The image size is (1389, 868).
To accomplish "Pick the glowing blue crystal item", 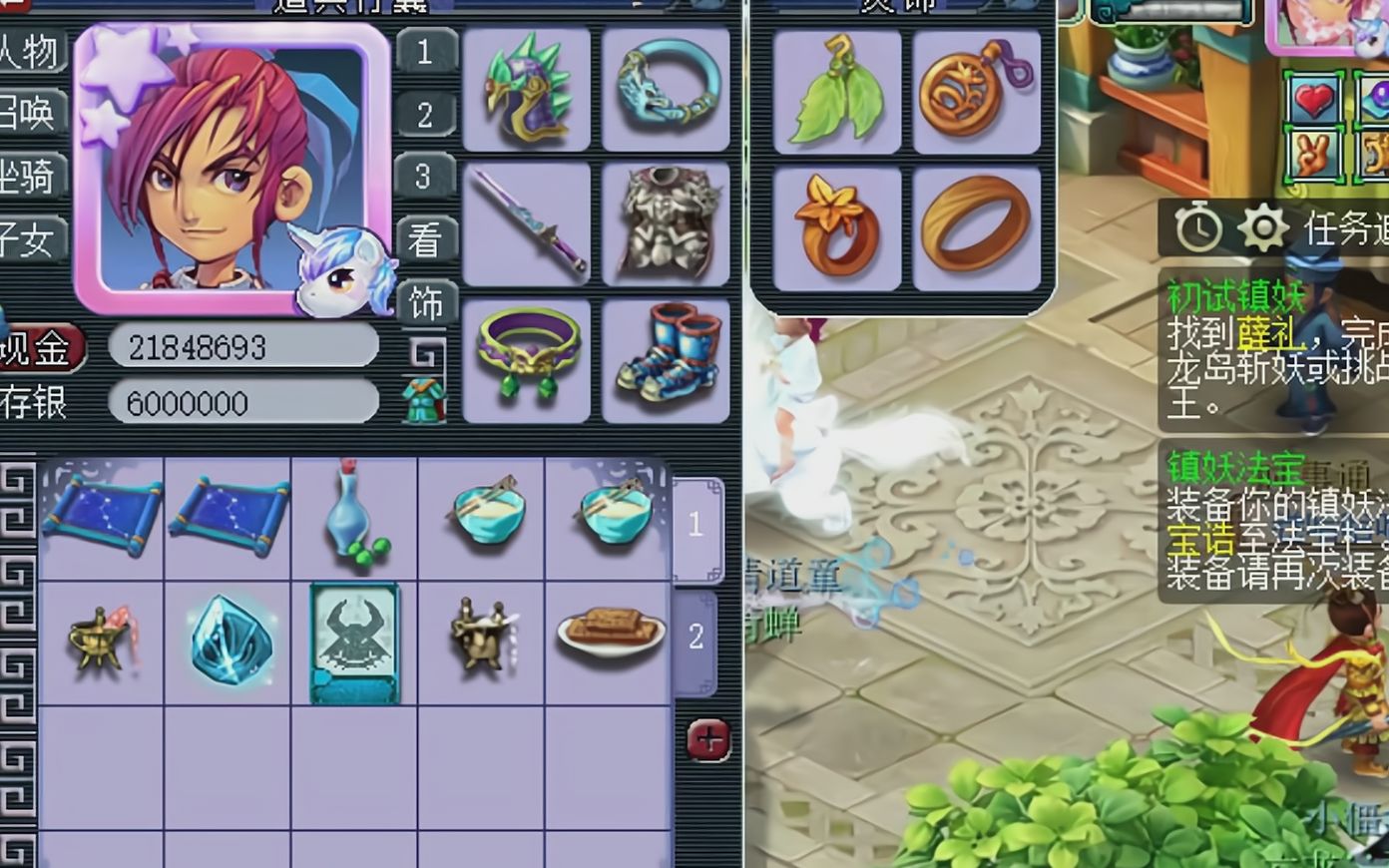I will tap(229, 641).
